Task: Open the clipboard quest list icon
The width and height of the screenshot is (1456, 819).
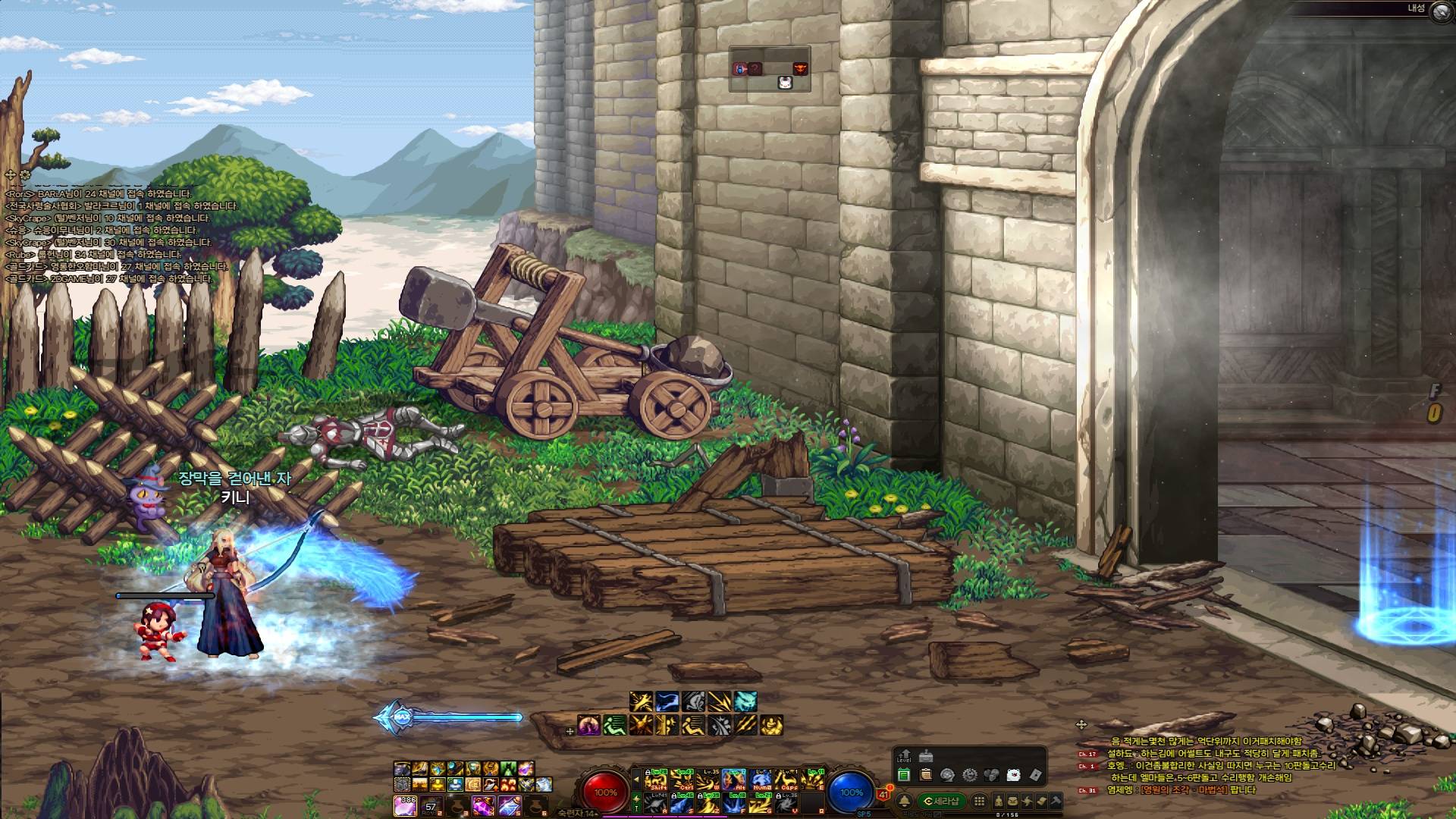Action: (x=925, y=775)
